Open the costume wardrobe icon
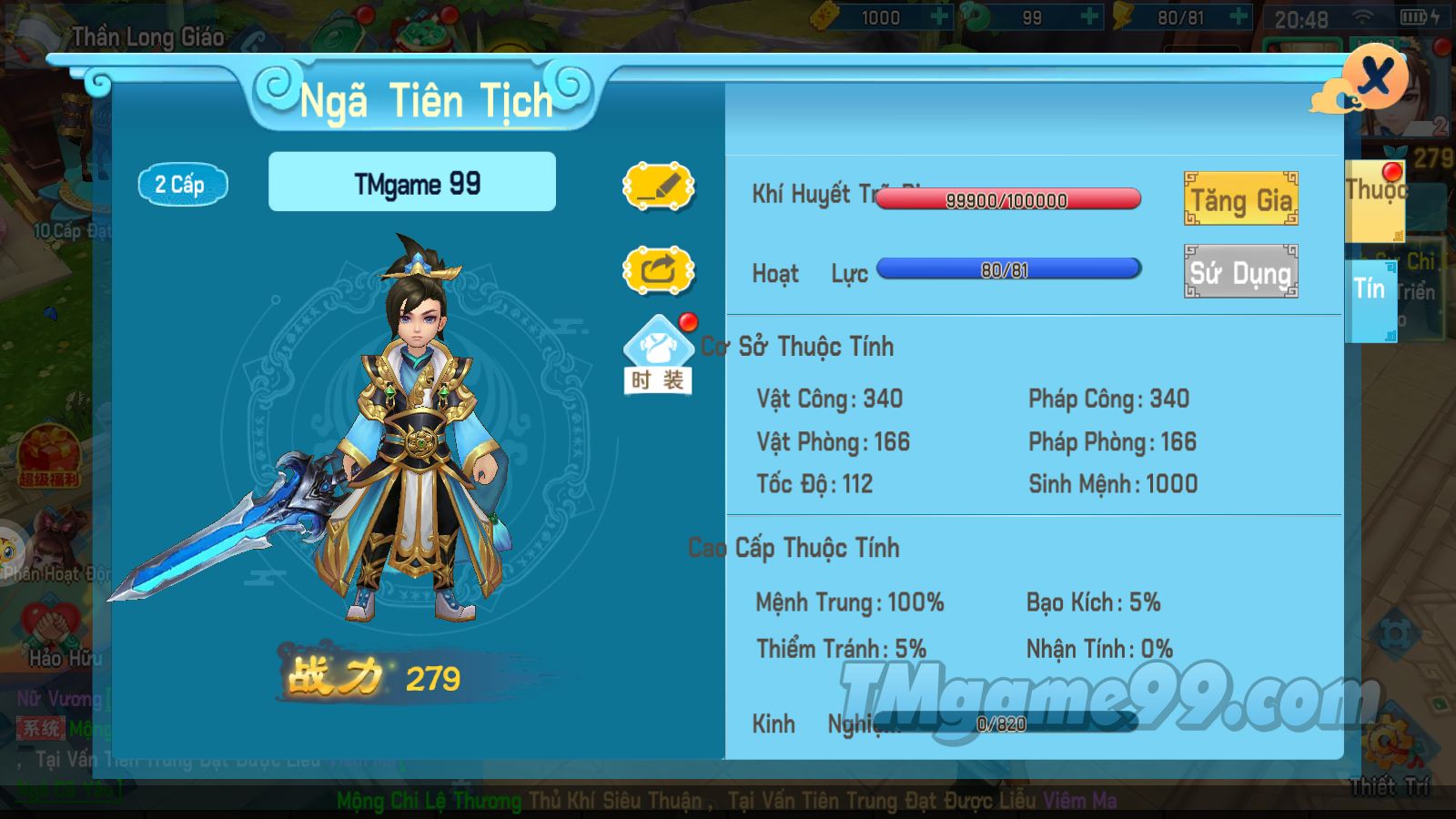Image resolution: width=1456 pixels, height=819 pixels. tap(658, 355)
